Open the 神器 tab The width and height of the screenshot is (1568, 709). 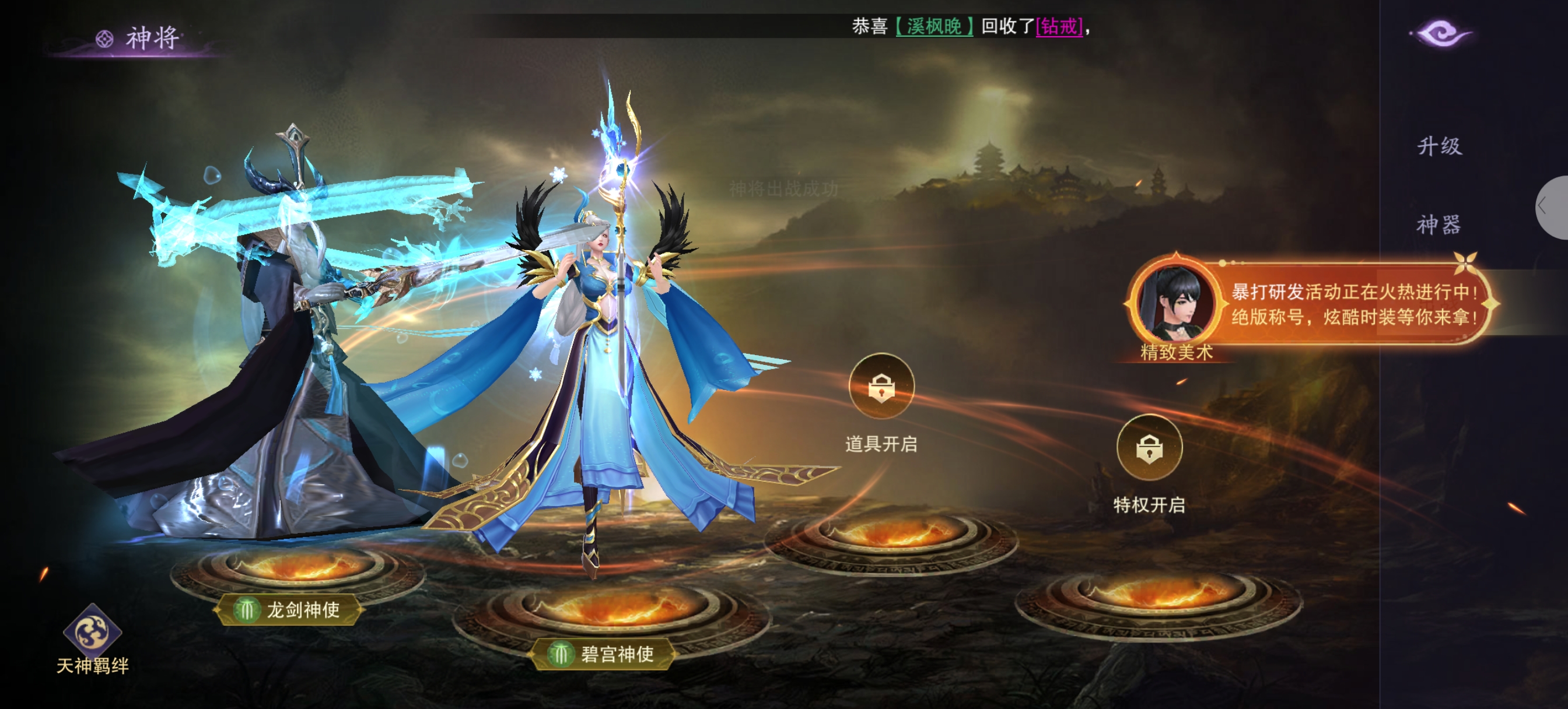(1438, 224)
